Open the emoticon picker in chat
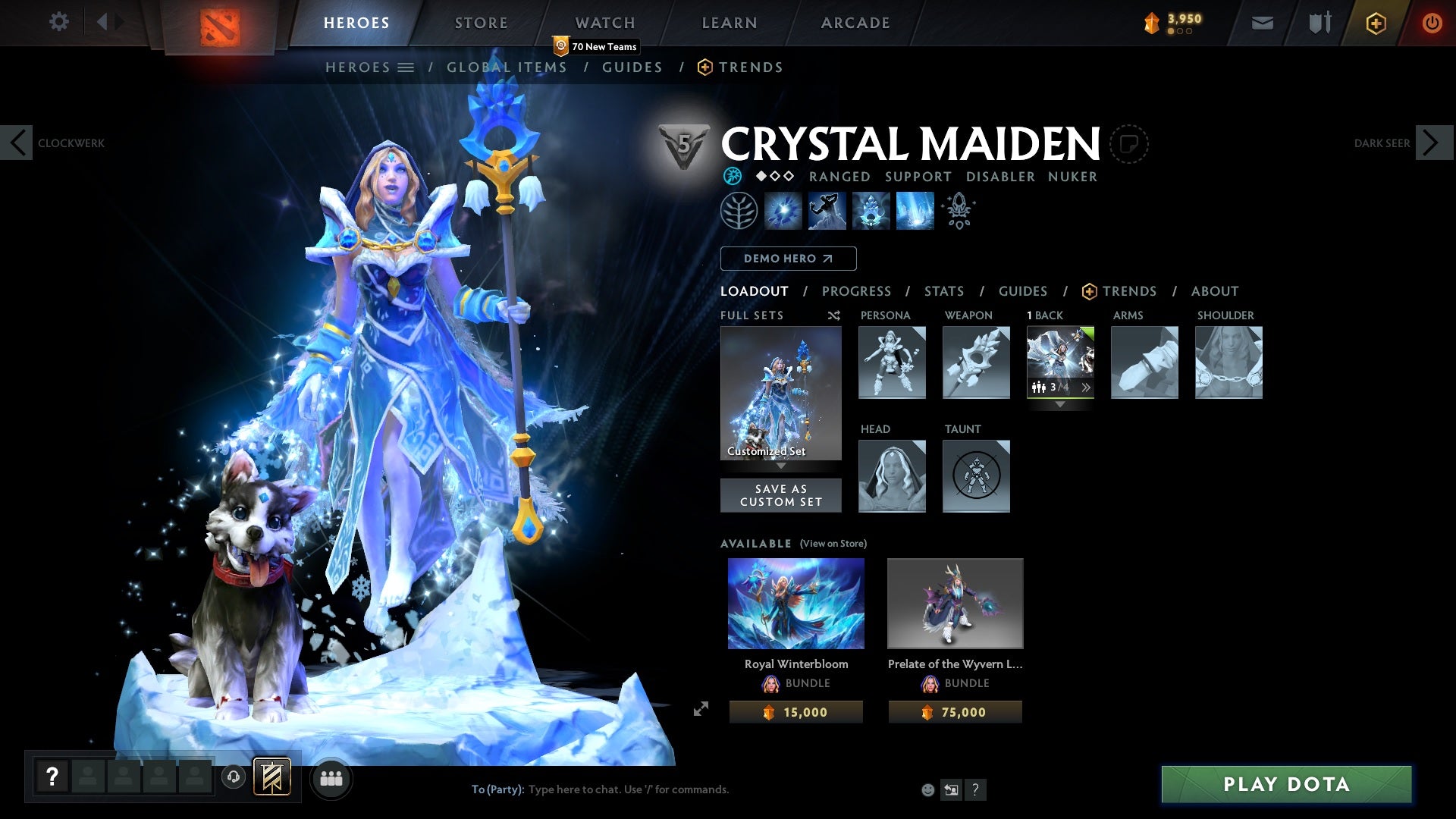 927,789
